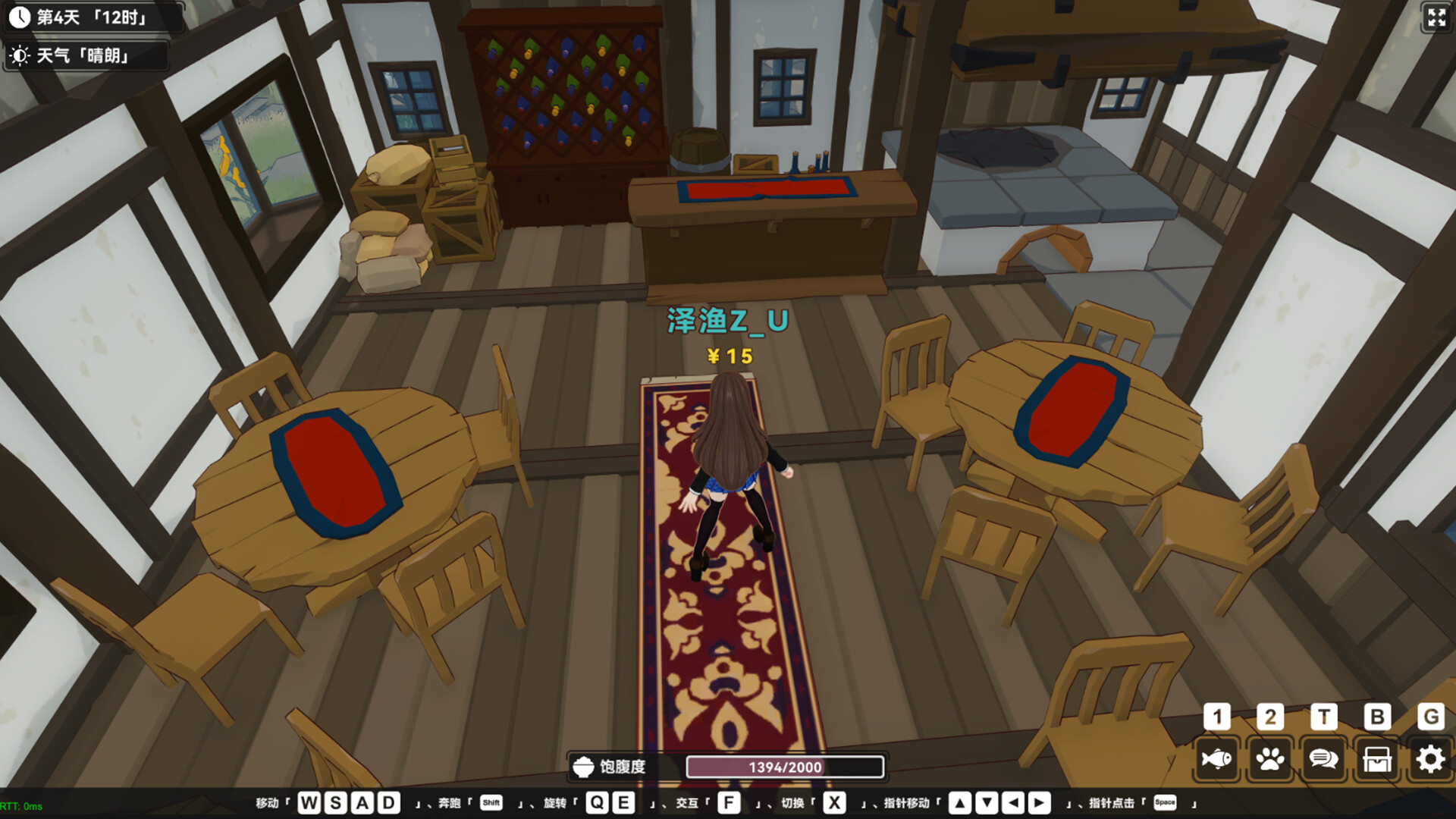Select hotbar slot 2

pos(1270,717)
